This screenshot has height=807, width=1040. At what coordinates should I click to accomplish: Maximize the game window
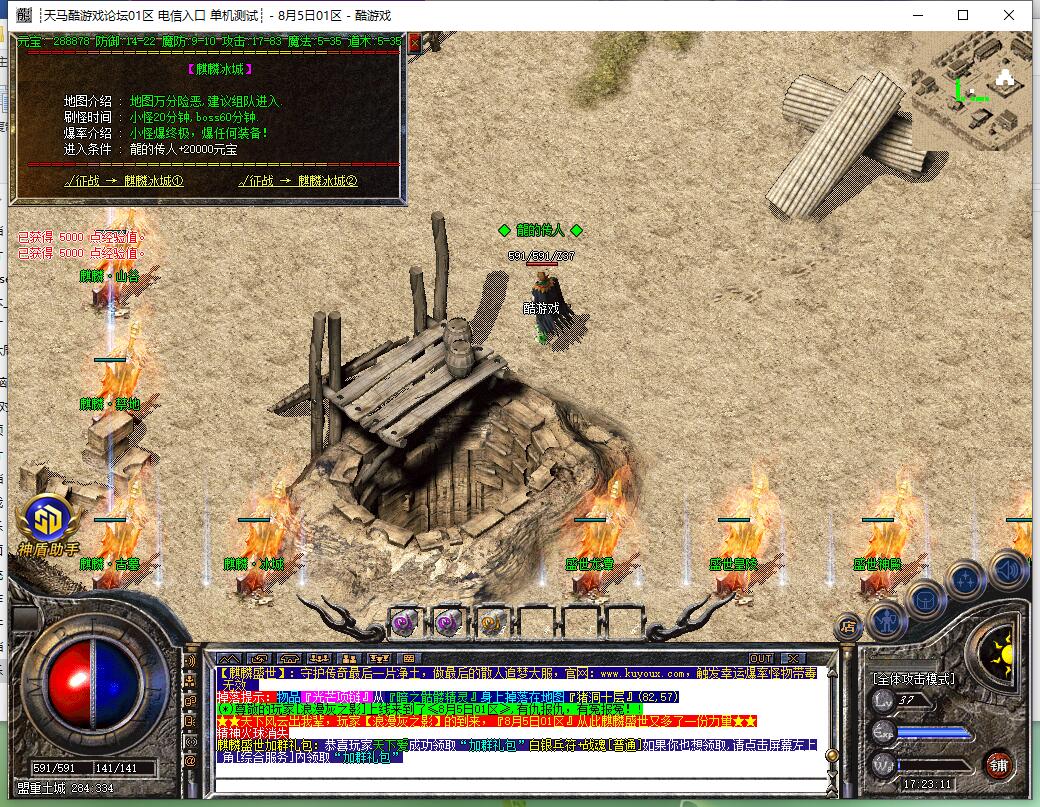(963, 15)
